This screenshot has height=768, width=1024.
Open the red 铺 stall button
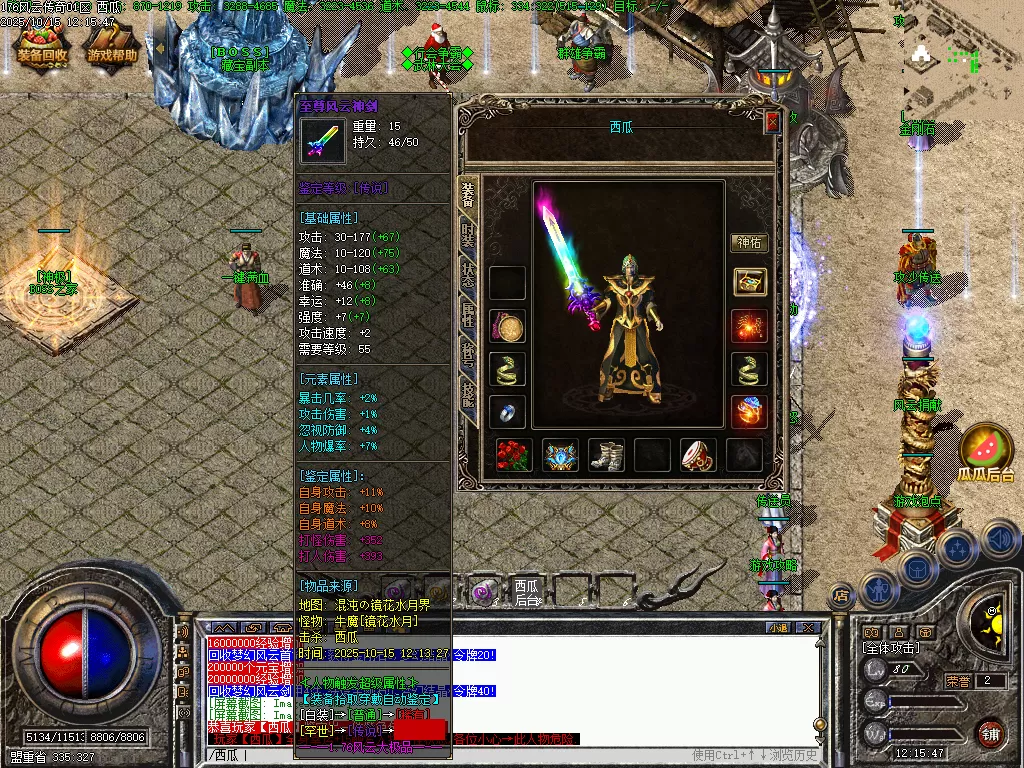[x=990, y=733]
